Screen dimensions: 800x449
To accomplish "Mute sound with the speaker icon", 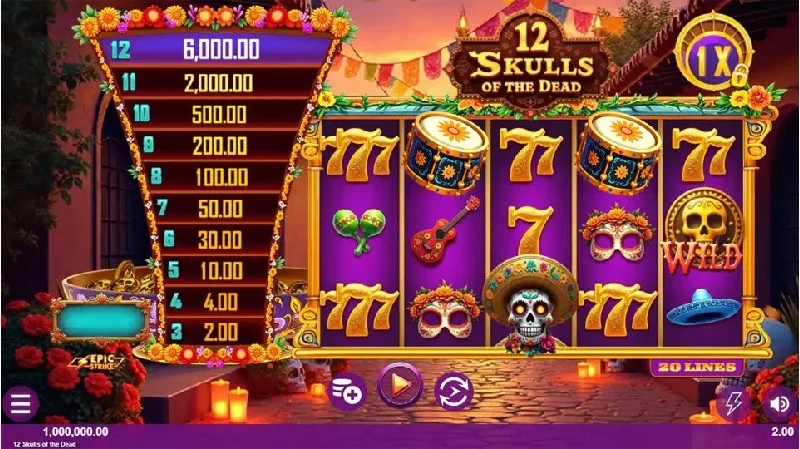I will 778,403.
